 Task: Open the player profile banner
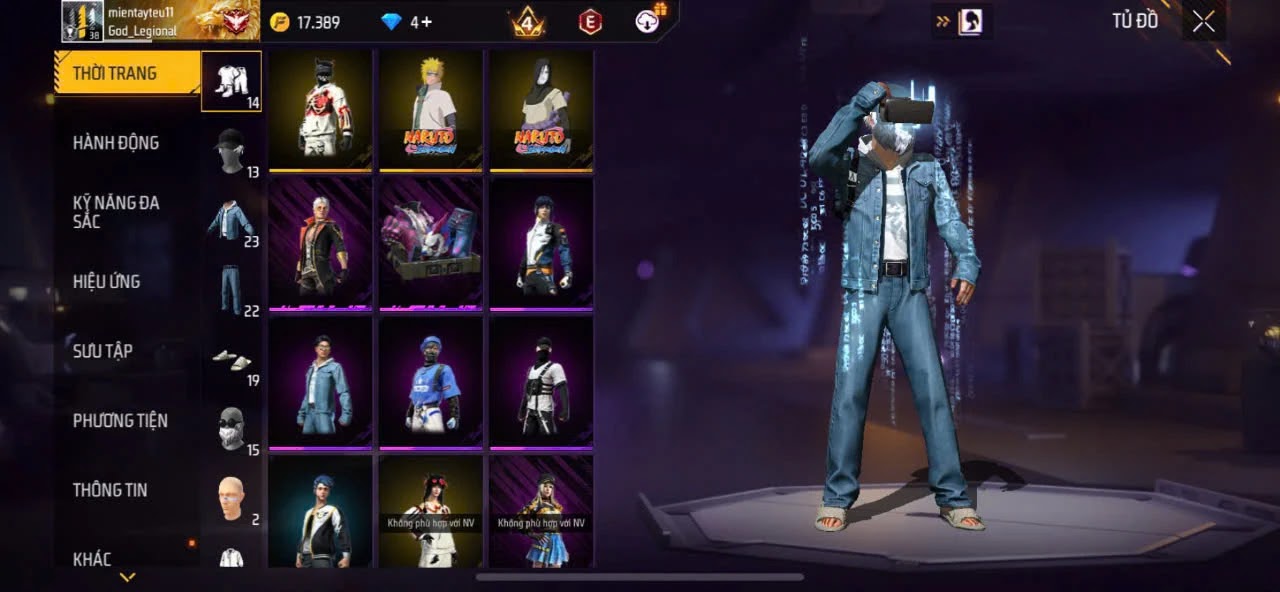click(160, 21)
